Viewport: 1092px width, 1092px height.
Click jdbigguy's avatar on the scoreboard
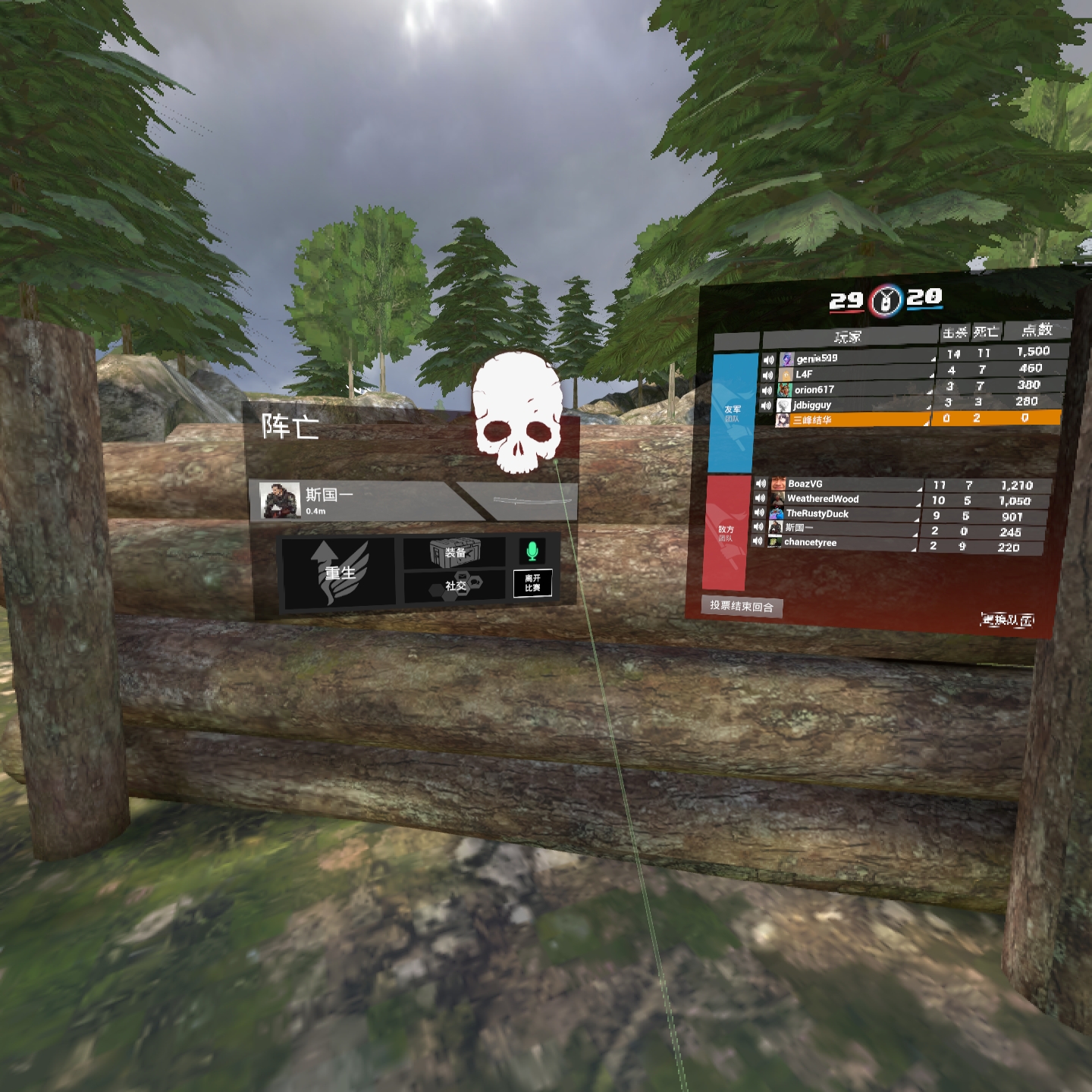tap(785, 405)
